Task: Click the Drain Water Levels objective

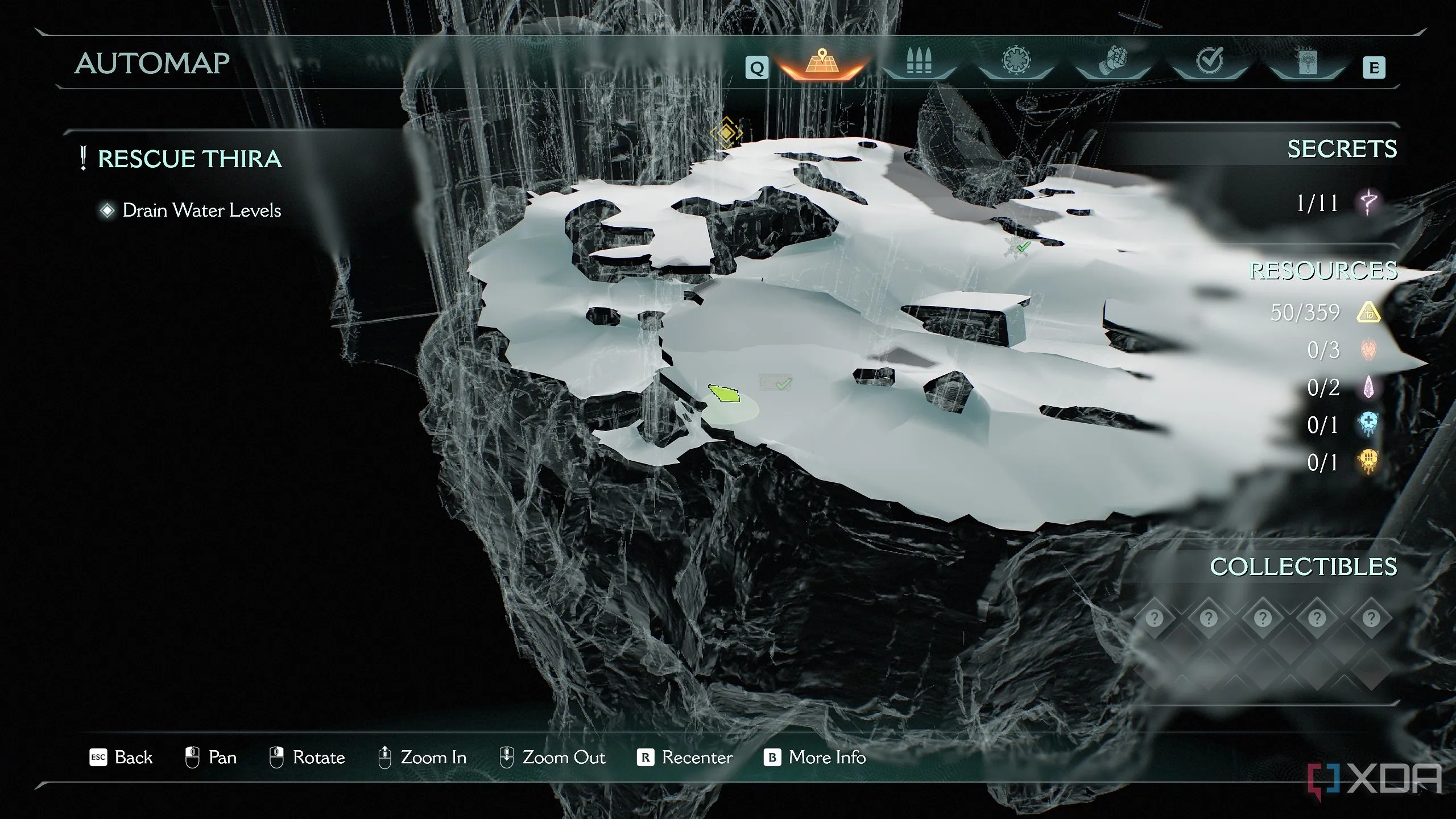Action: [x=201, y=210]
